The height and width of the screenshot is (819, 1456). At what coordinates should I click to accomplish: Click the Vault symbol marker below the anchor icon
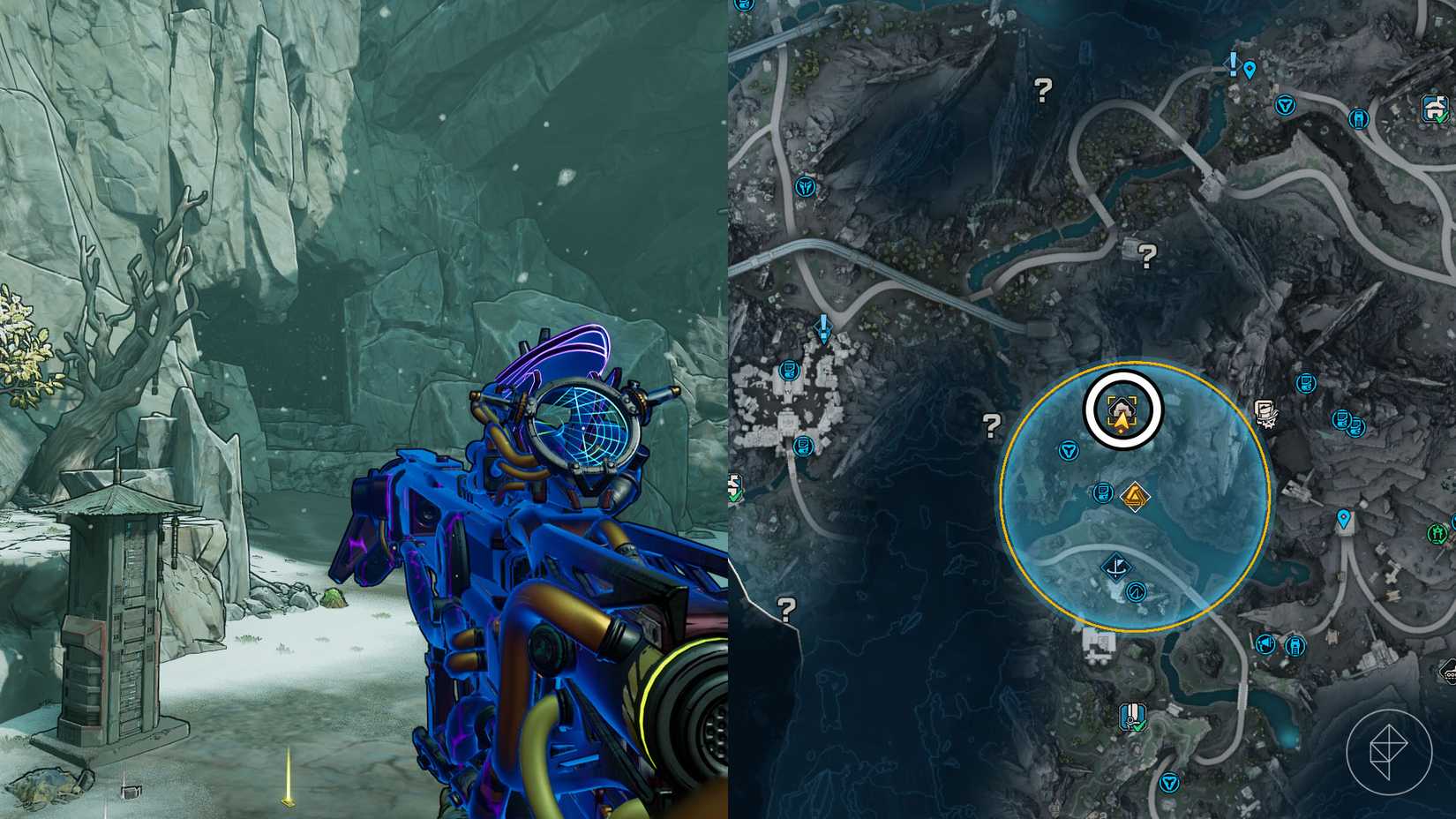coord(1136,592)
